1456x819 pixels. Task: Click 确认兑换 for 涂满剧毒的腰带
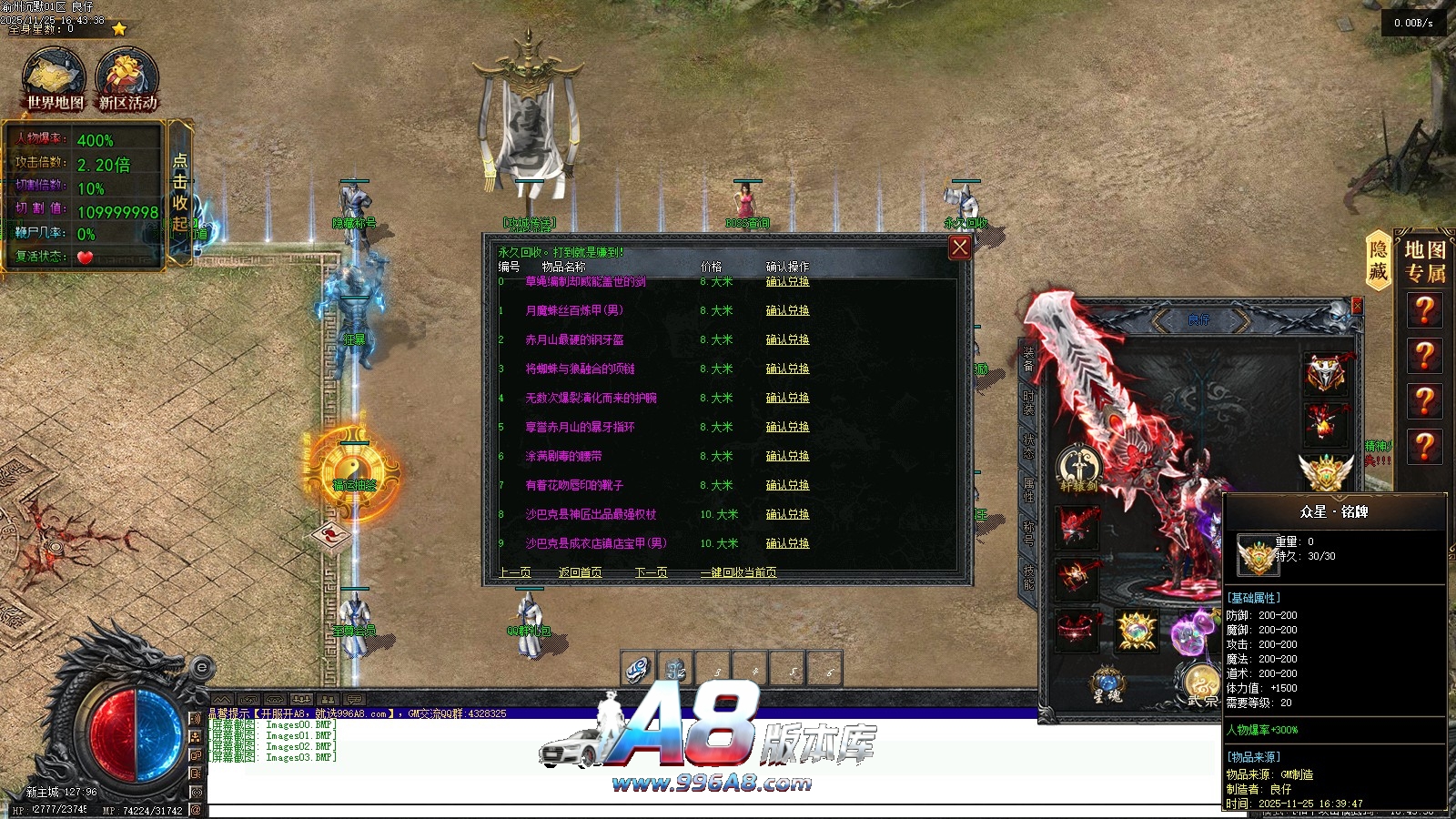[787, 457]
